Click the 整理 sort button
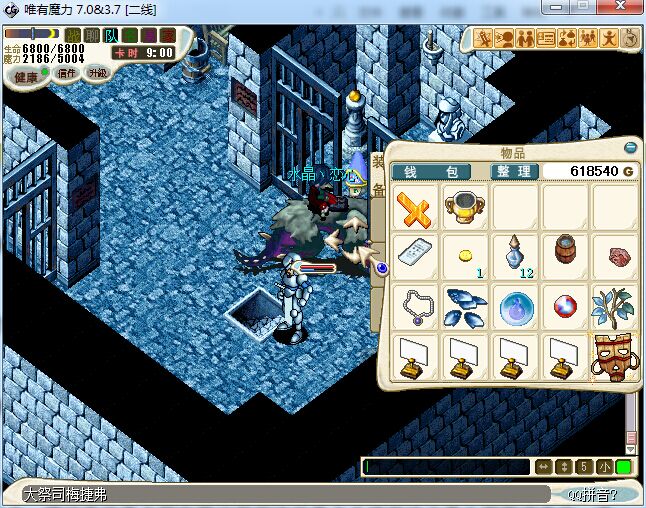Viewport: 646px width, 508px height. (x=515, y=172)
